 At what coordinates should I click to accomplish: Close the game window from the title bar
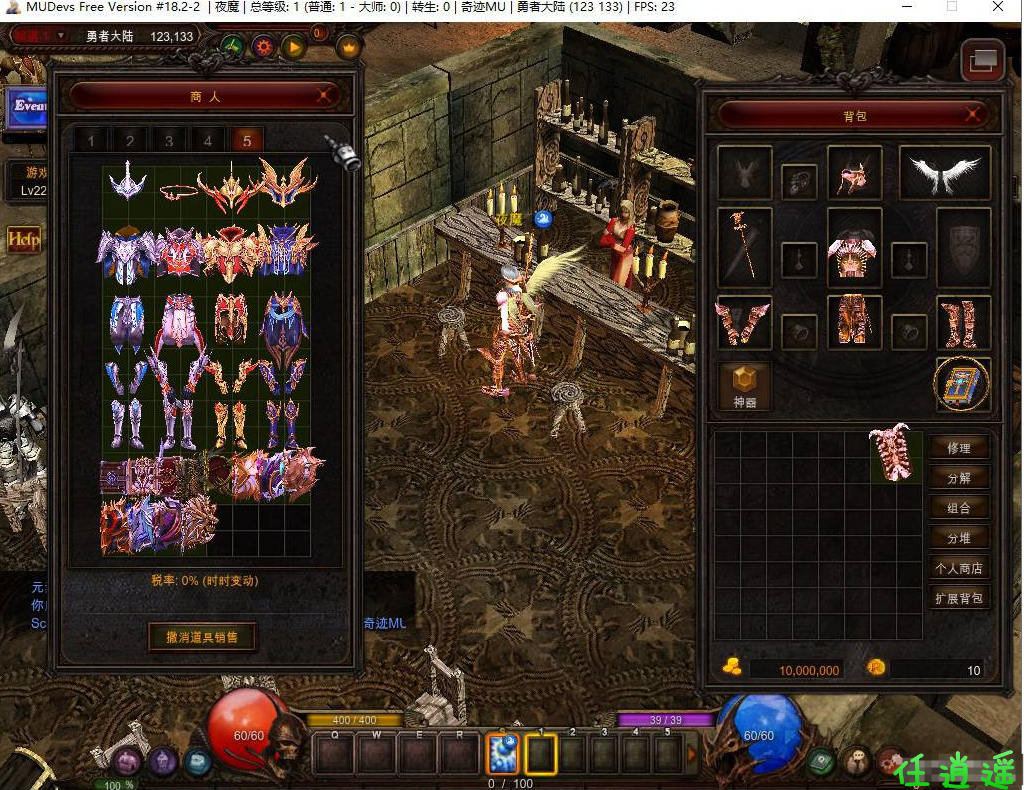pyautogui.click(x=997, y=7)
